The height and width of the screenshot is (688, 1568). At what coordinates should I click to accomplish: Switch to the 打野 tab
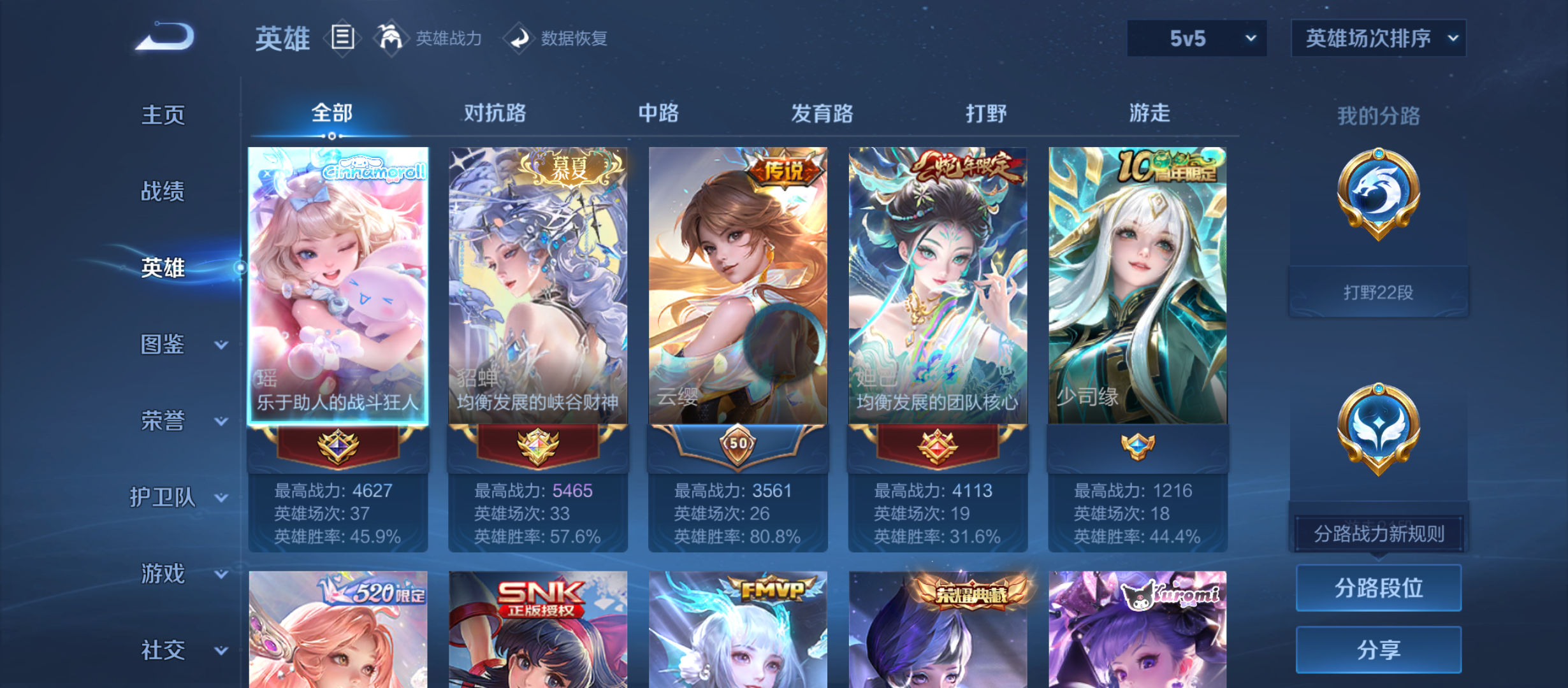(x=986, y=113)
